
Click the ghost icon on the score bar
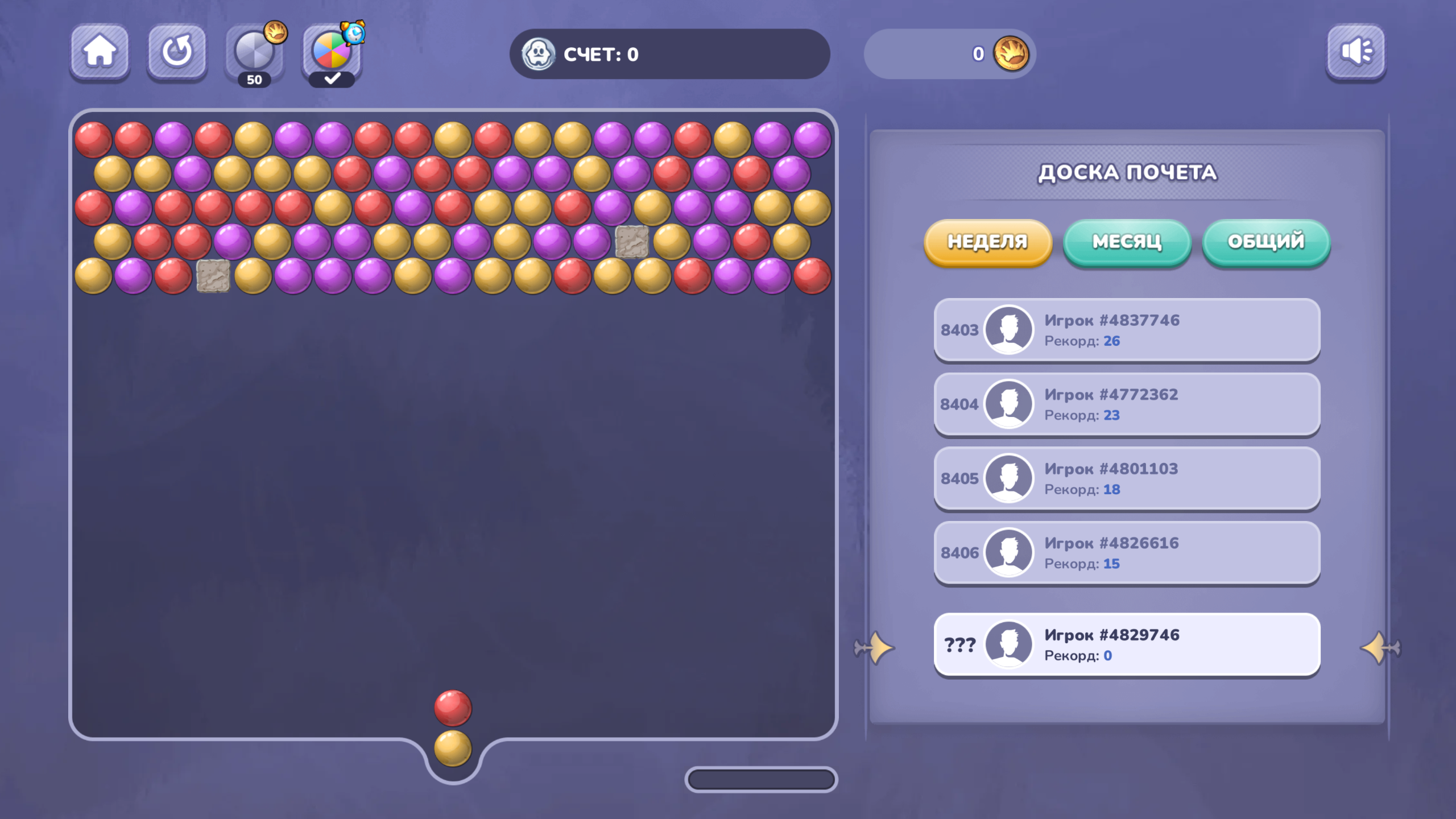[x=539, y=54]
